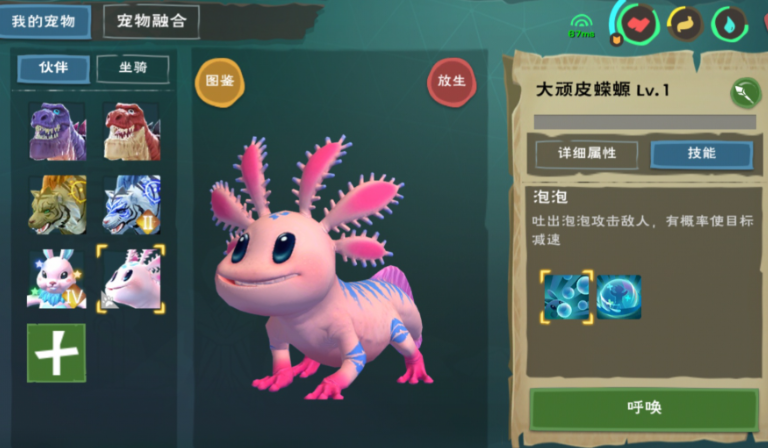768x448 pixels.
Task: Select the 伙伴 category
Action: tap(53, 68)
